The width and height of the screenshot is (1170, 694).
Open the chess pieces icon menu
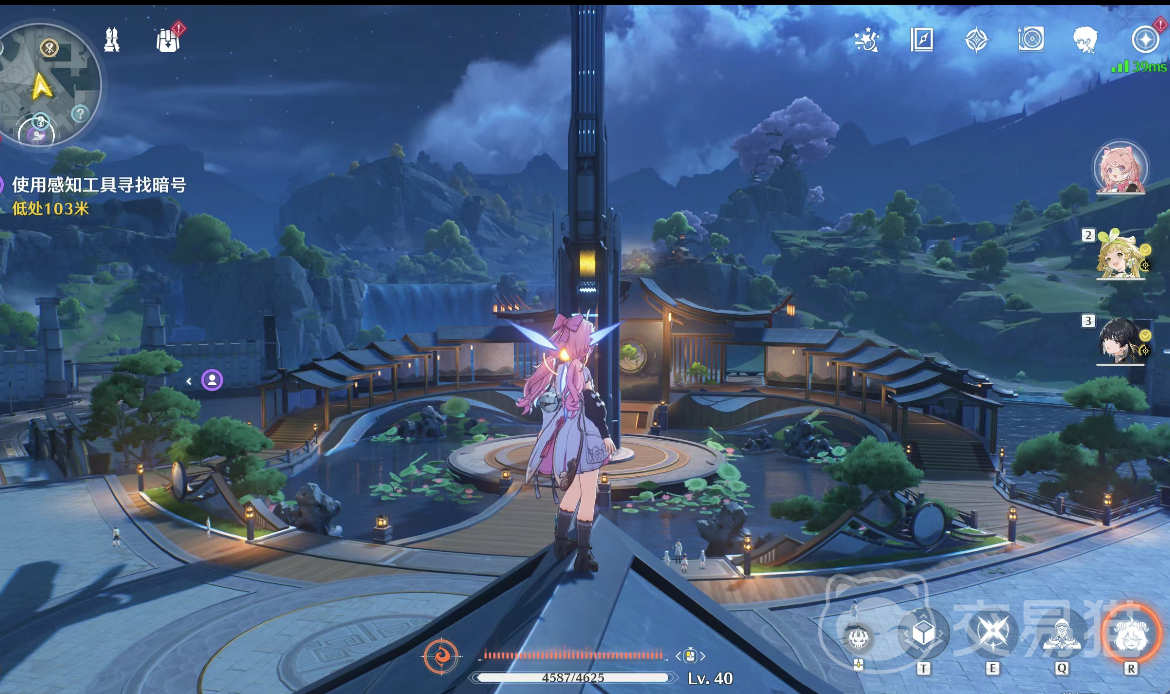point(112,40)
